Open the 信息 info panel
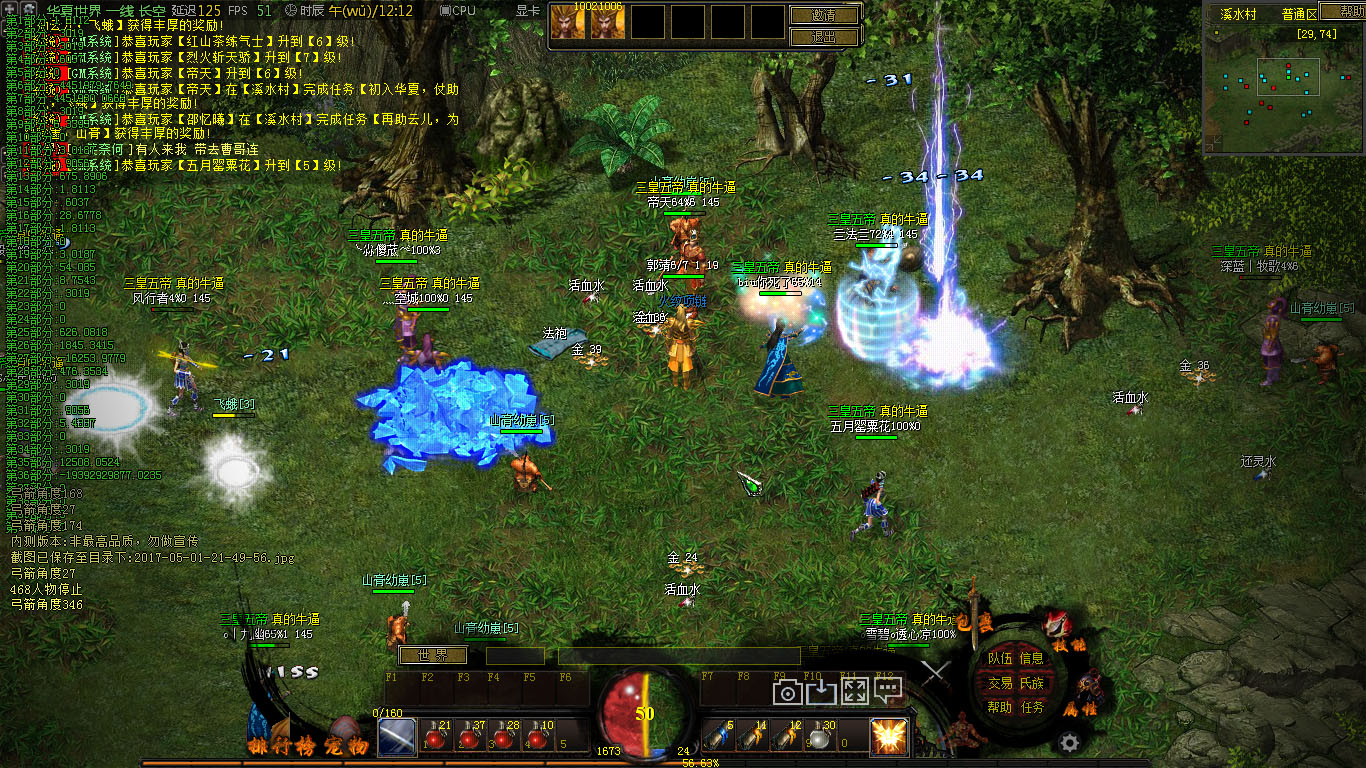The width and height of the screenshot is (1366, 768). (1031, 658)
